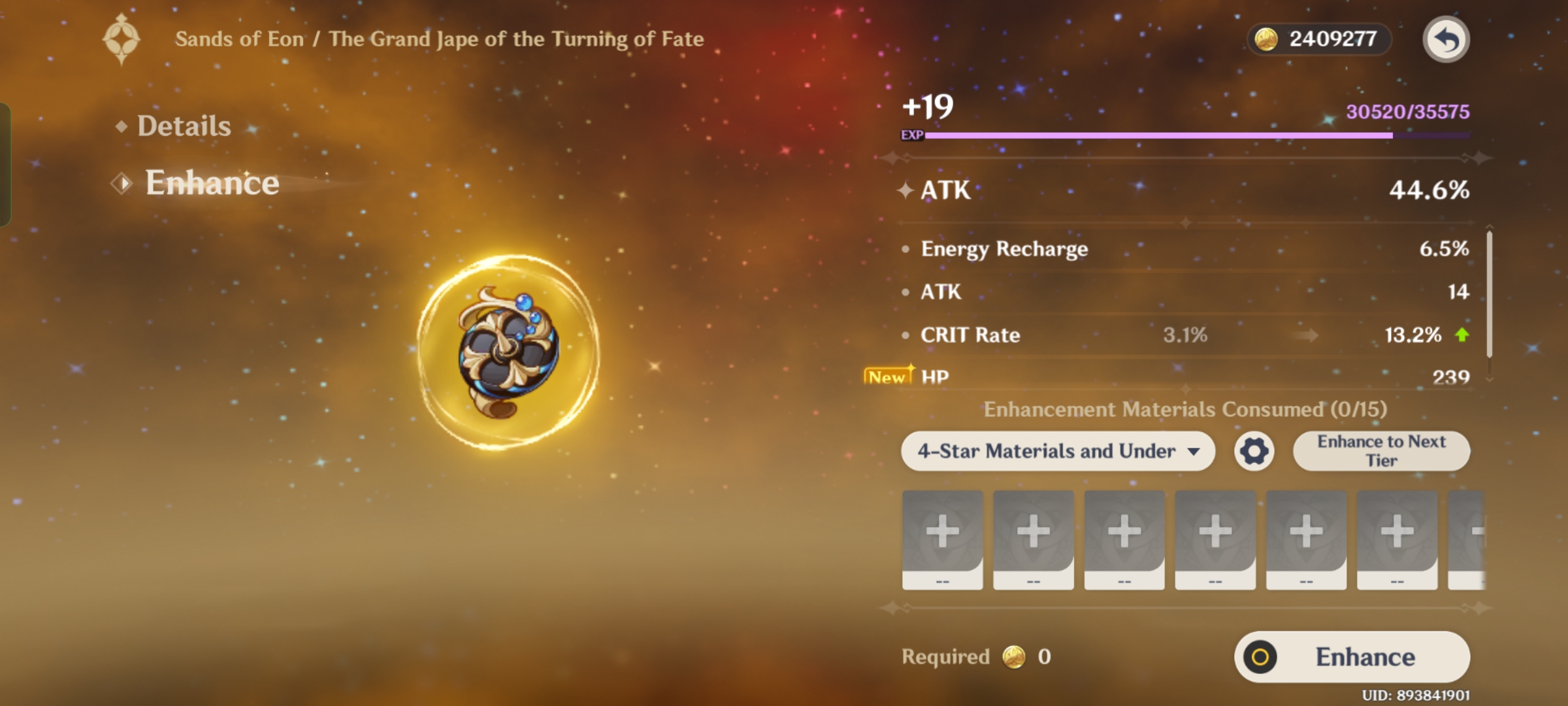The image size is (1568, 706).
Task: Click the compass emblem beside Sands of Eon
Action: point(121,38)
